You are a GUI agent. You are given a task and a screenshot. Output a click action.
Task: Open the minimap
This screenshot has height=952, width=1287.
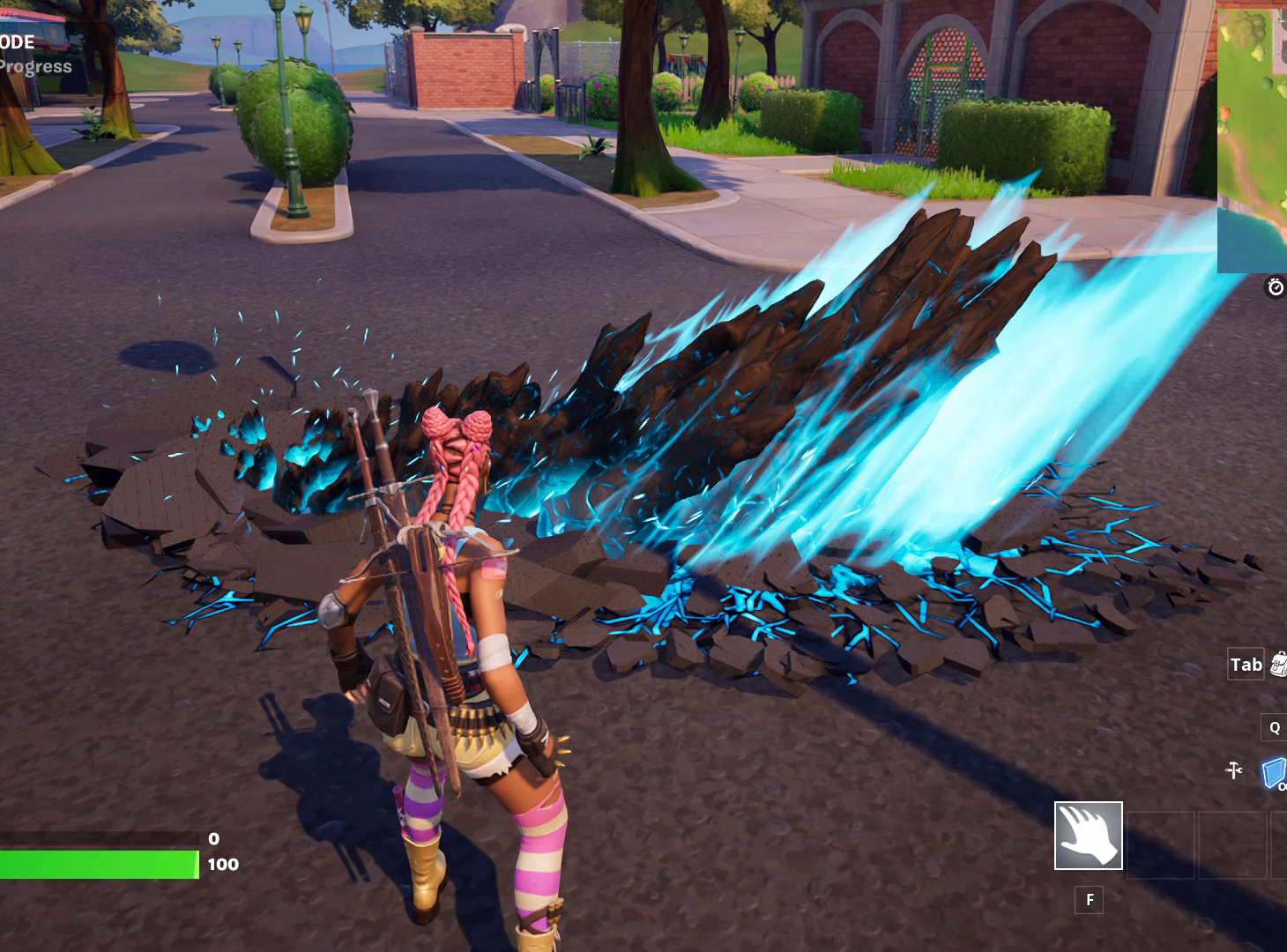(1252, 137)
